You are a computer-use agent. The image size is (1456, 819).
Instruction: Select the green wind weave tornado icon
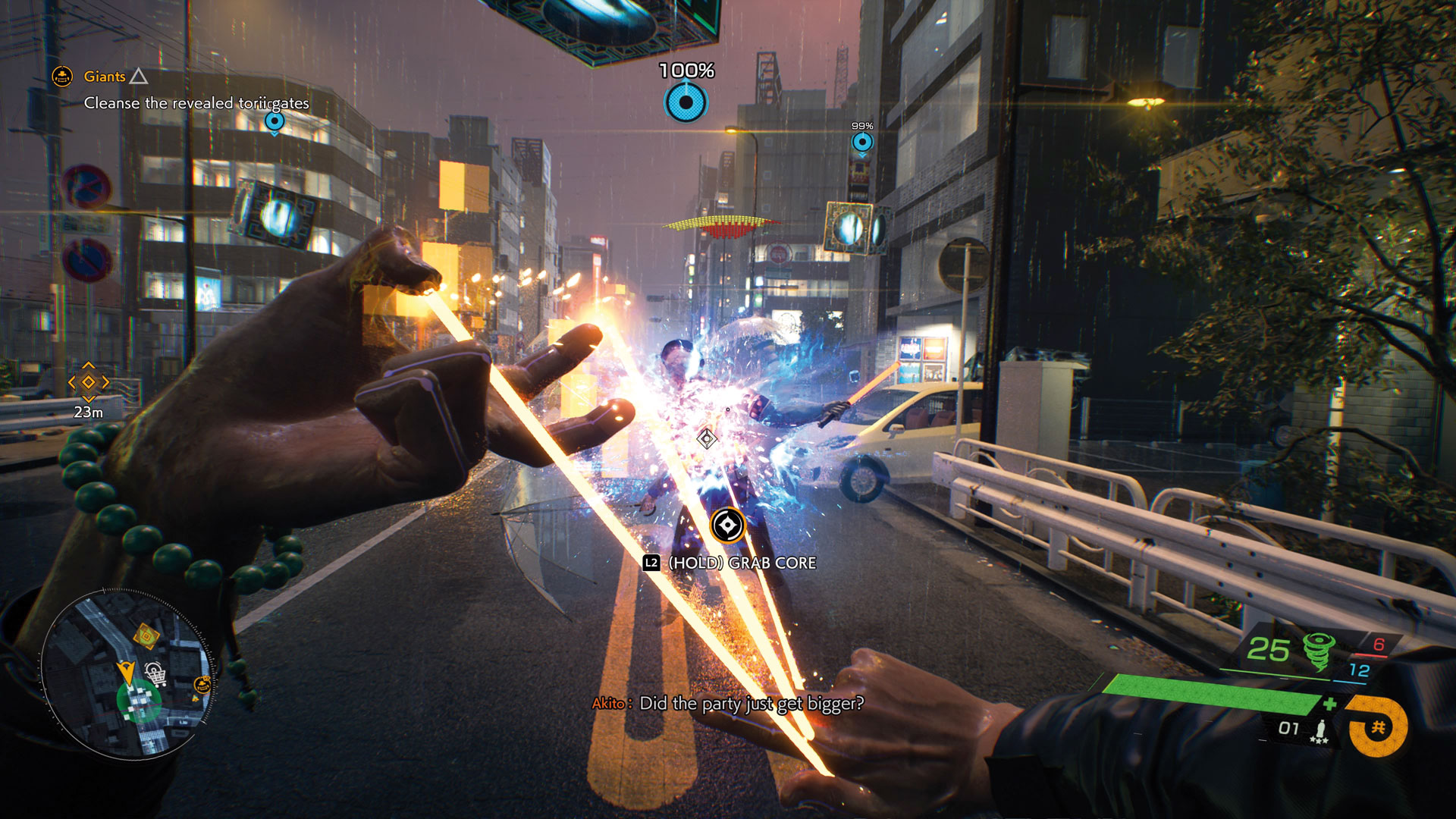pyautogui.click(x=1319, y=652)
